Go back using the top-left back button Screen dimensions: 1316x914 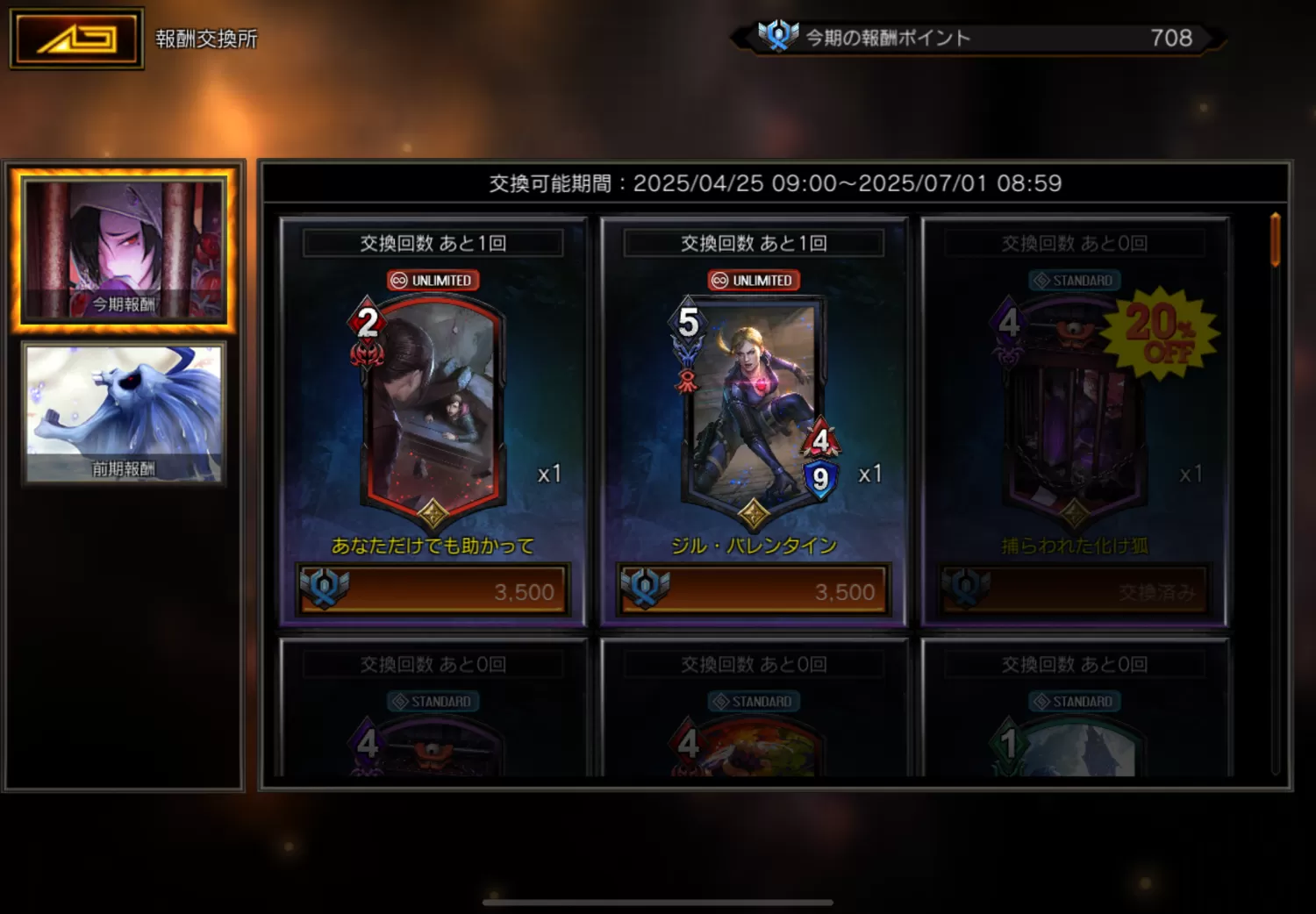[76, 39]
